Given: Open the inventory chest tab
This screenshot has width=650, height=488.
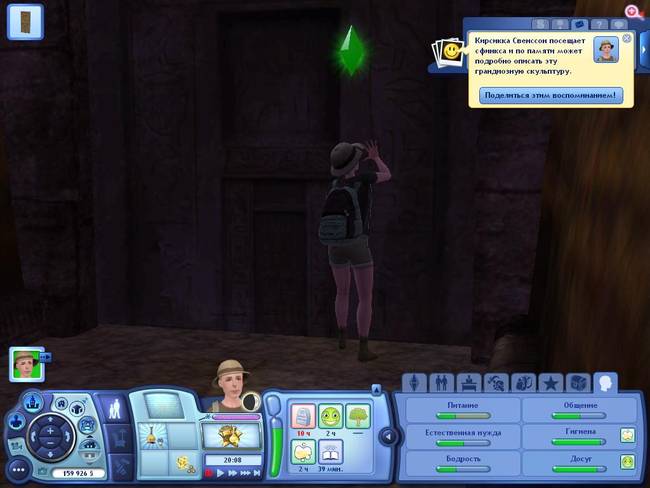Looking at the screenshot, I should (x=577, y=383).
